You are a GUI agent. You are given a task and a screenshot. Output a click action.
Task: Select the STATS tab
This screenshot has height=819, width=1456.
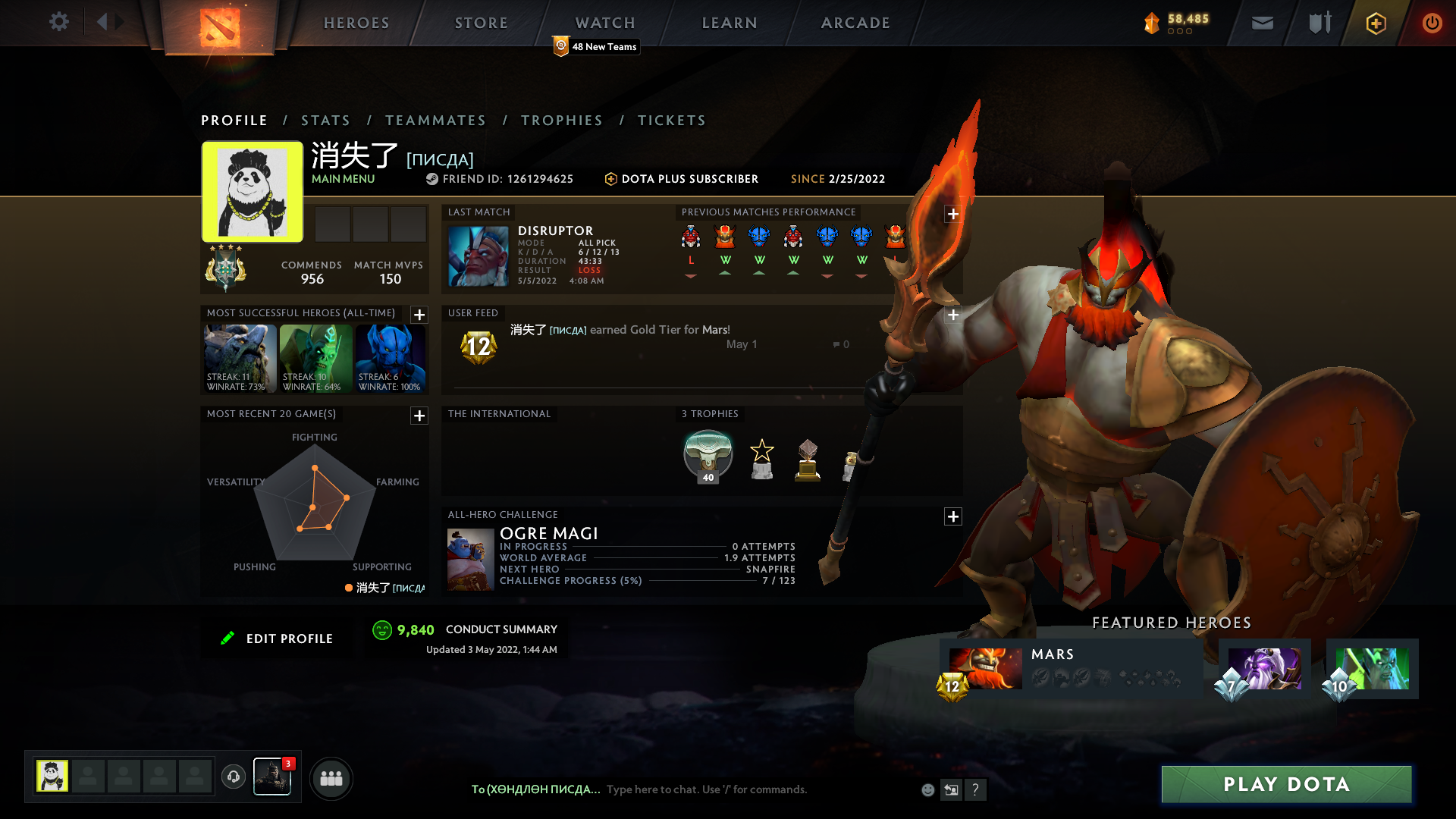tap(325, 120)
